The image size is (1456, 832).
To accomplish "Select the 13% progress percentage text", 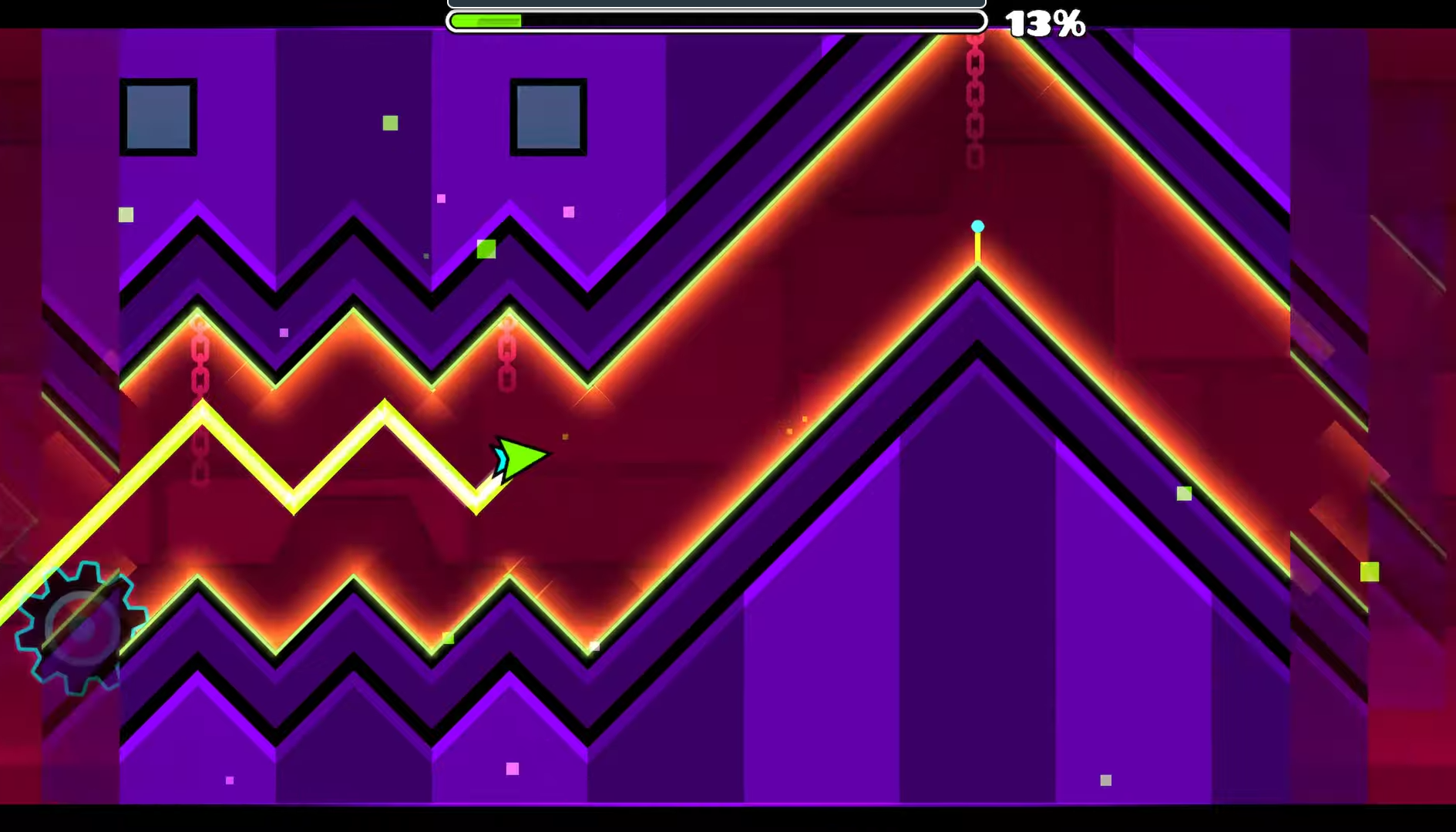I will point(1044,23).
